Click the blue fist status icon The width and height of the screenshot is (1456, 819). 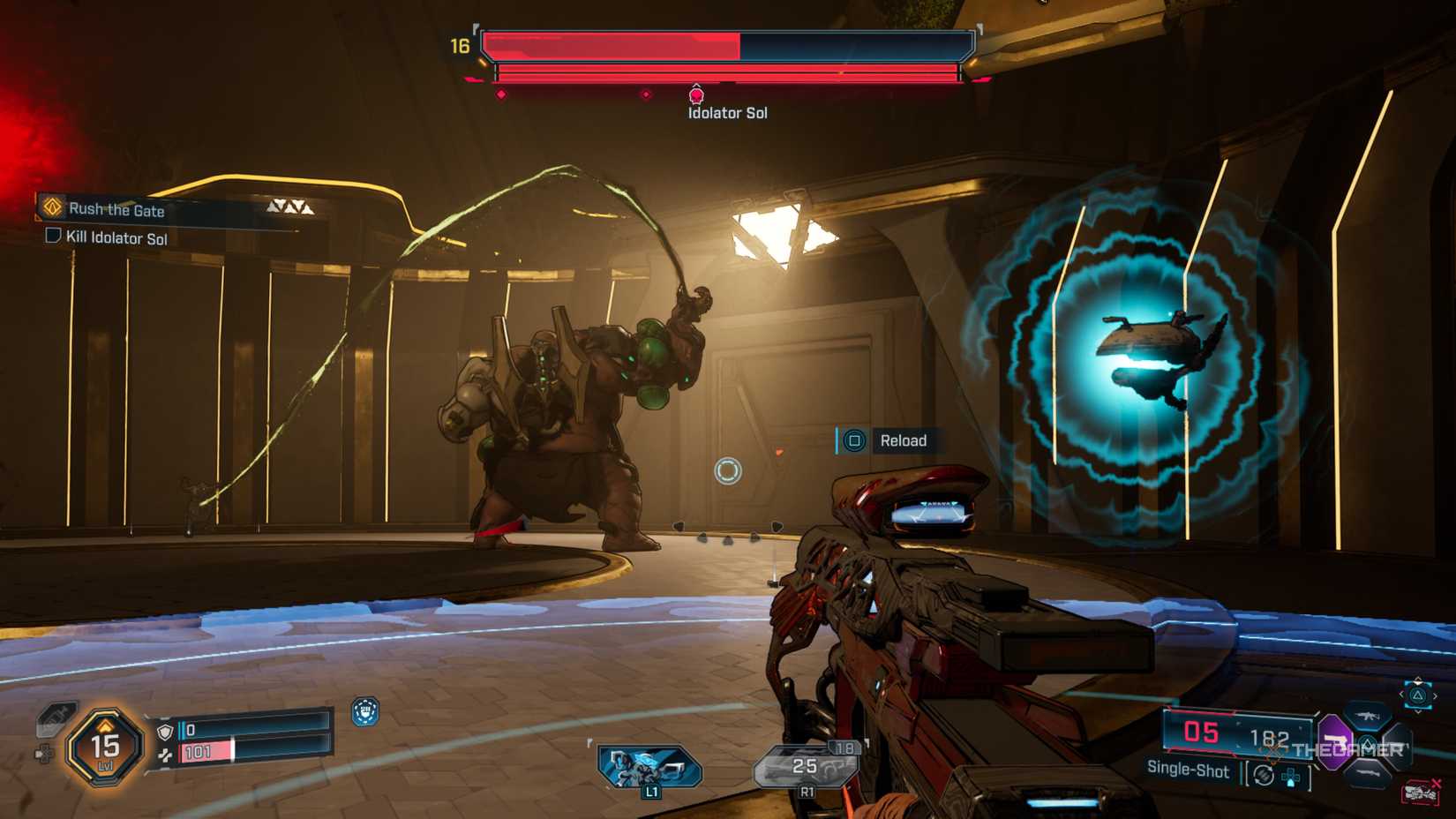[365, 711]
